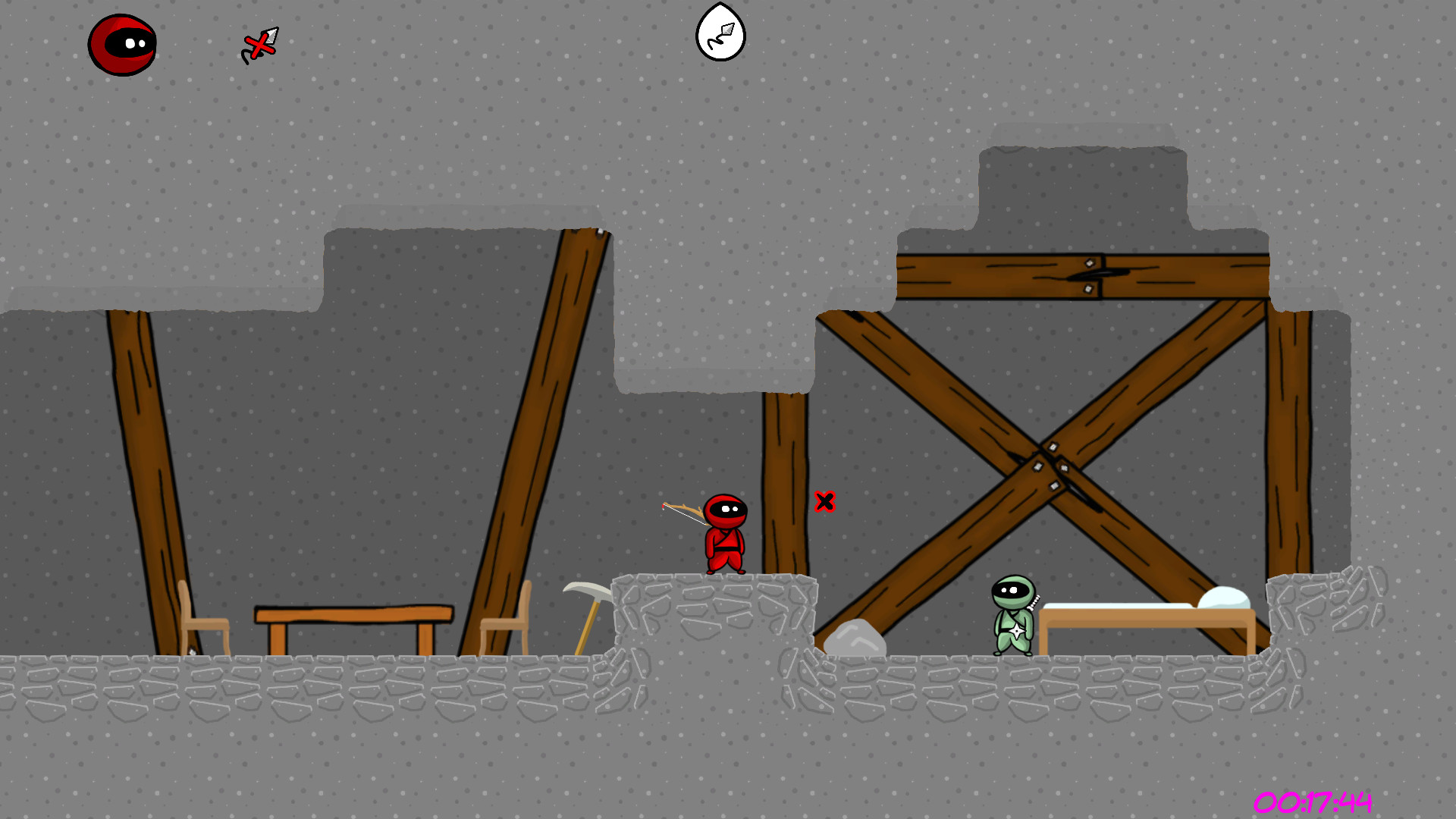Click the red ninja head HUD icon
The image size is (1456, 819).
[x=123, y=43]
